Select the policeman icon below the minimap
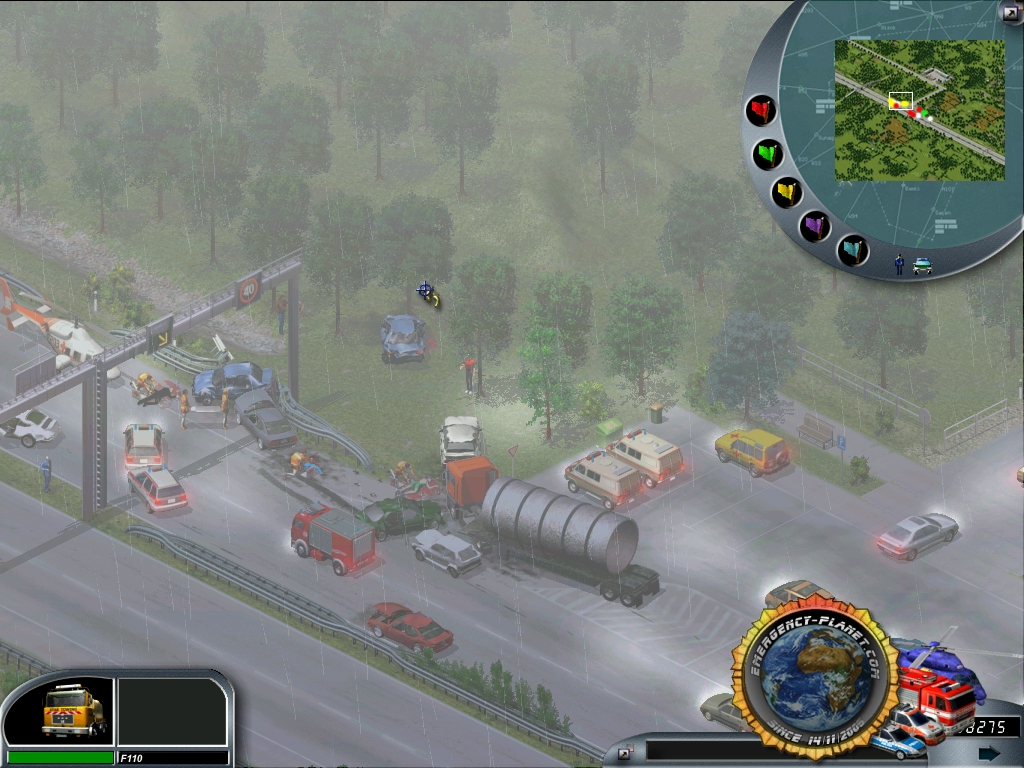 coord(899,264)
